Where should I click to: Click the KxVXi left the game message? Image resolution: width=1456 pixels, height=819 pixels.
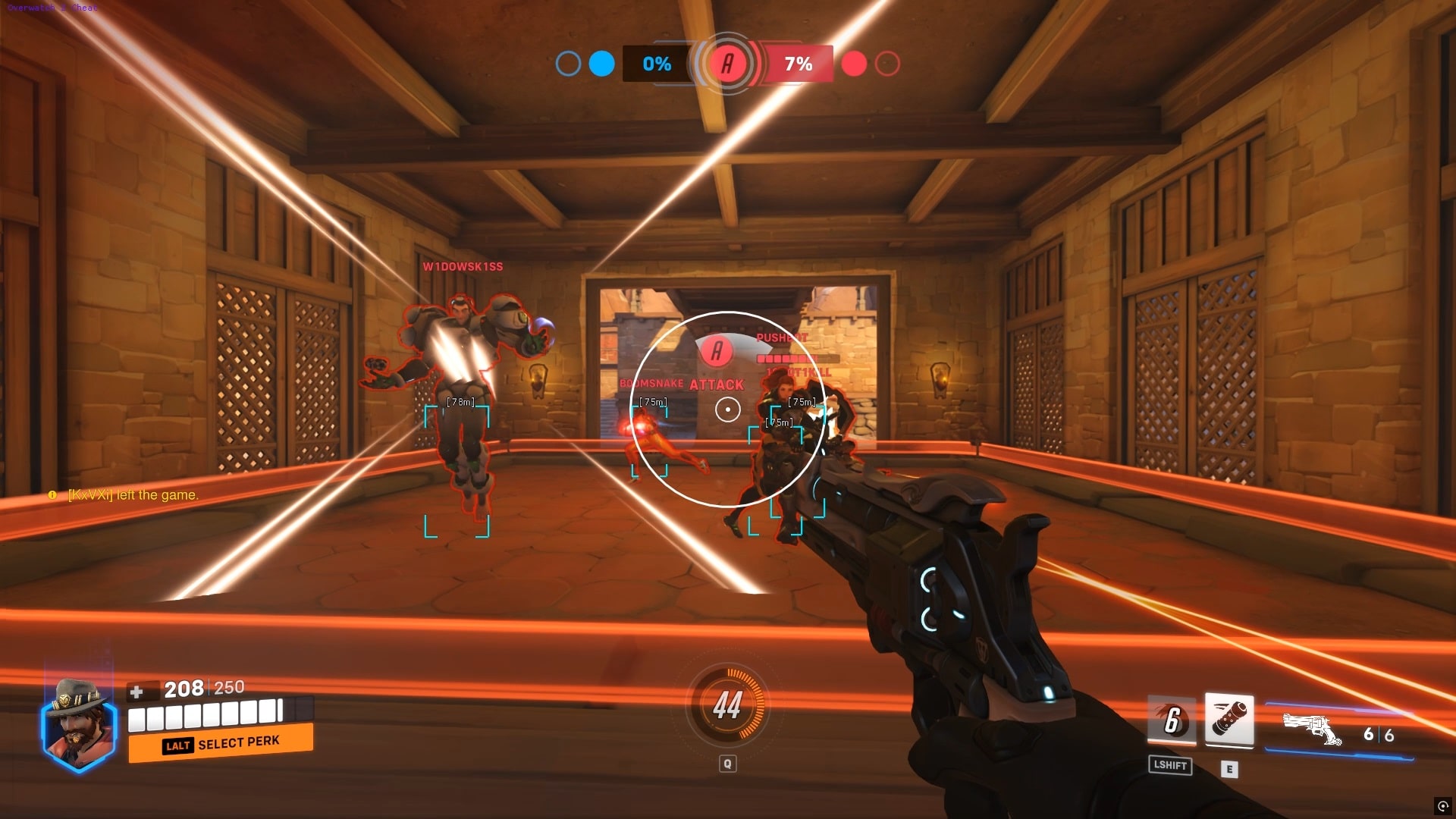point(133,494)
